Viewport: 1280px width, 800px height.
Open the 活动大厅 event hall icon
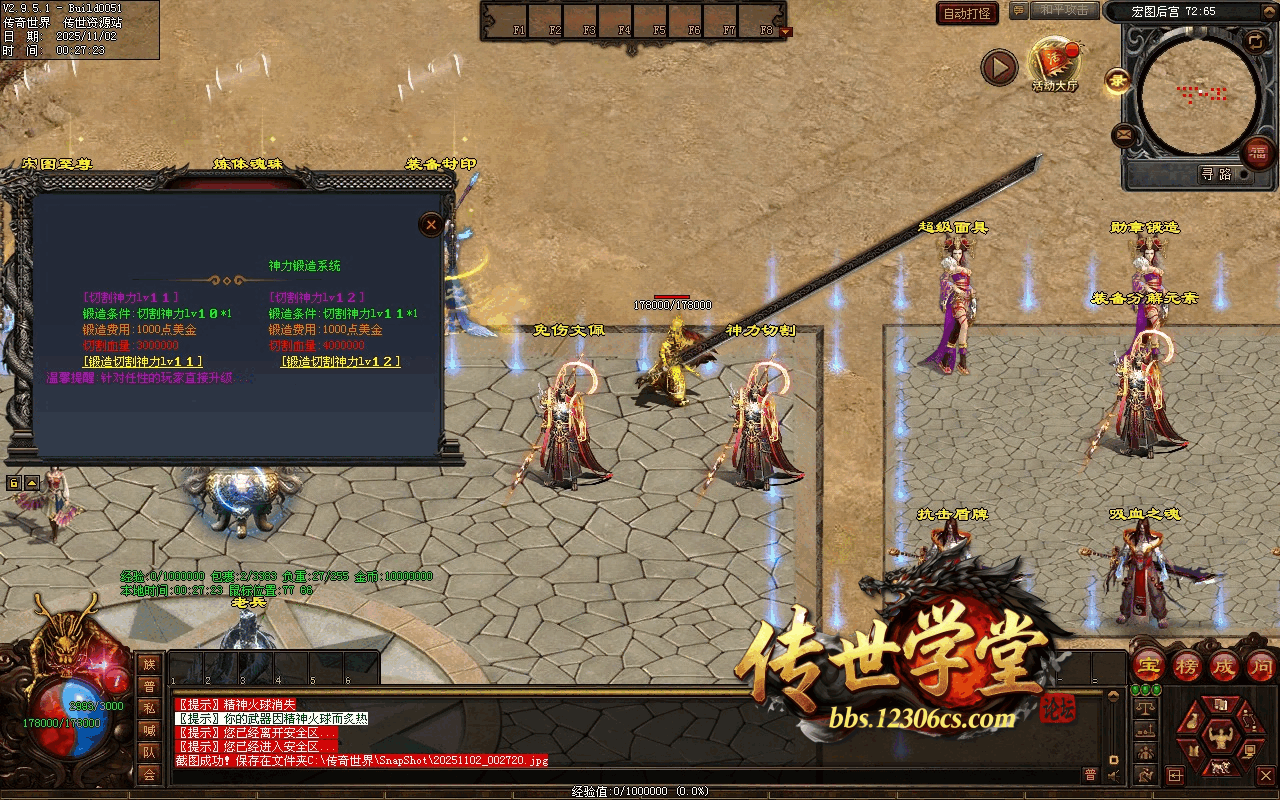click(x=1055, y=62)
